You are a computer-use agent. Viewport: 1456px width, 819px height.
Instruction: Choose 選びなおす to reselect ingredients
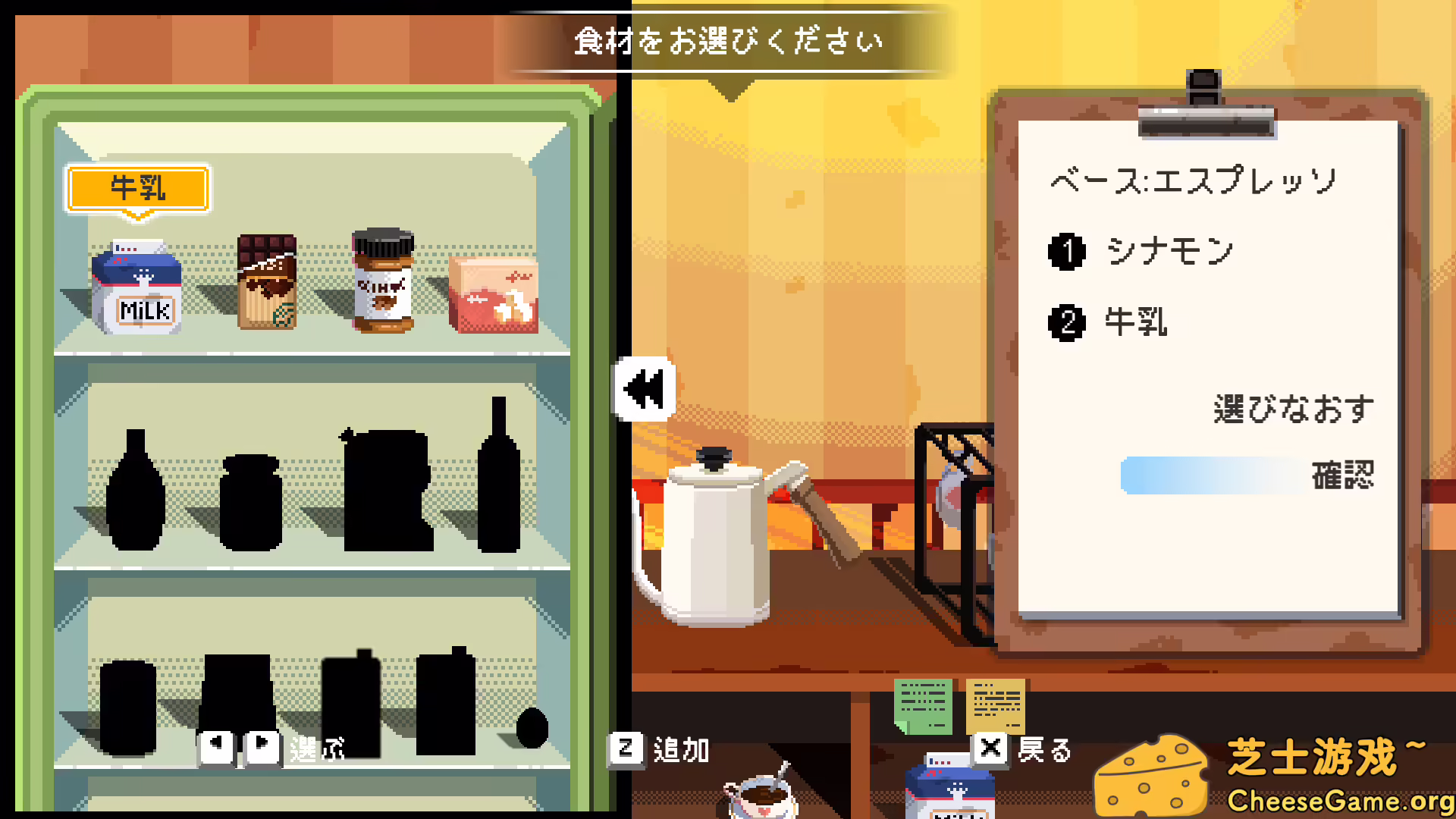coord(1293,408)
